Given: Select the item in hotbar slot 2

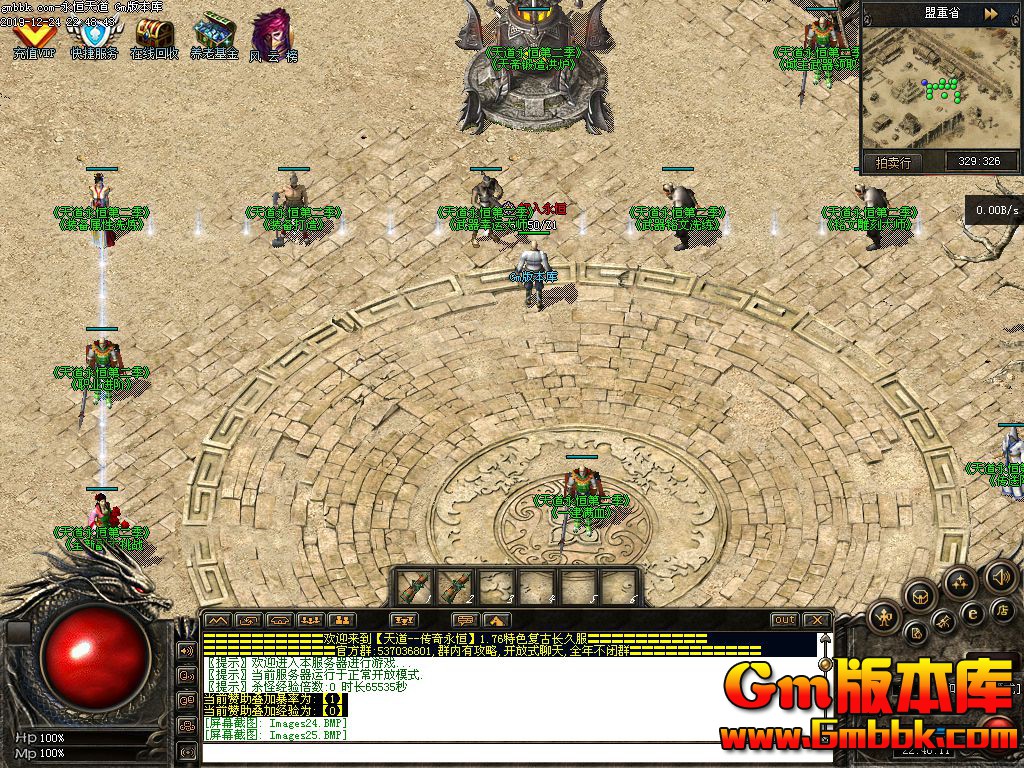Looking at the screenshot, I should (457, 586).
